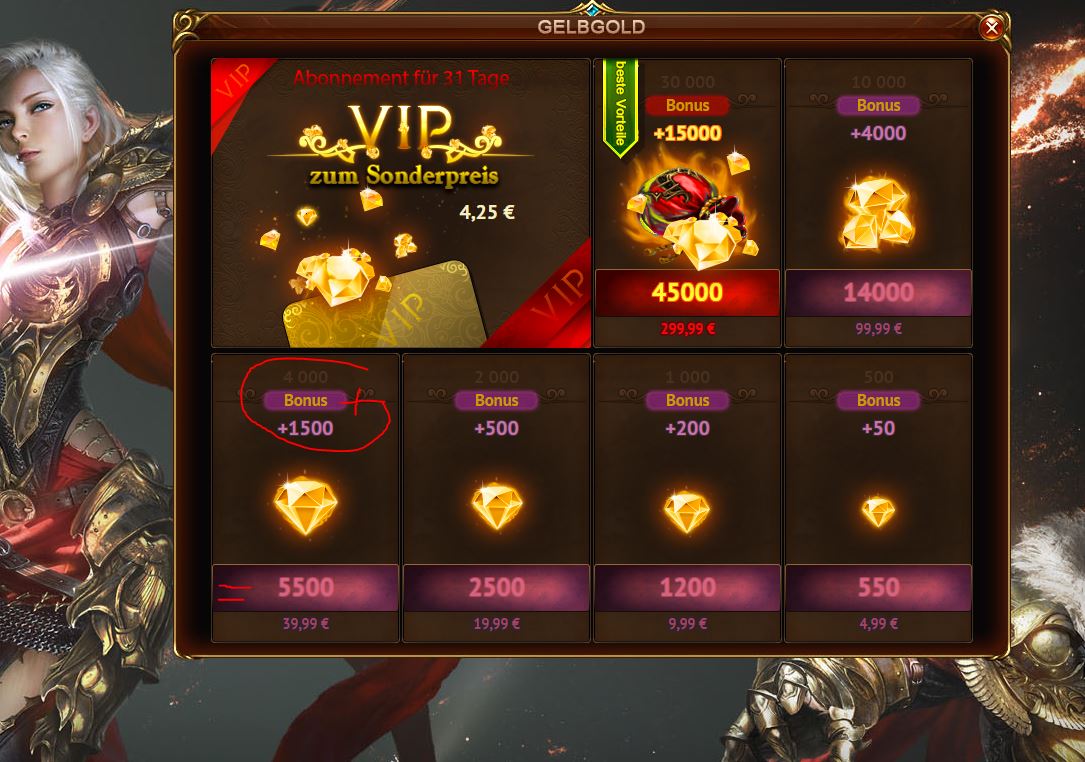Purchase the 5500 gold pack for 39,99 €
1085x762 pixels.
point(305,587)
